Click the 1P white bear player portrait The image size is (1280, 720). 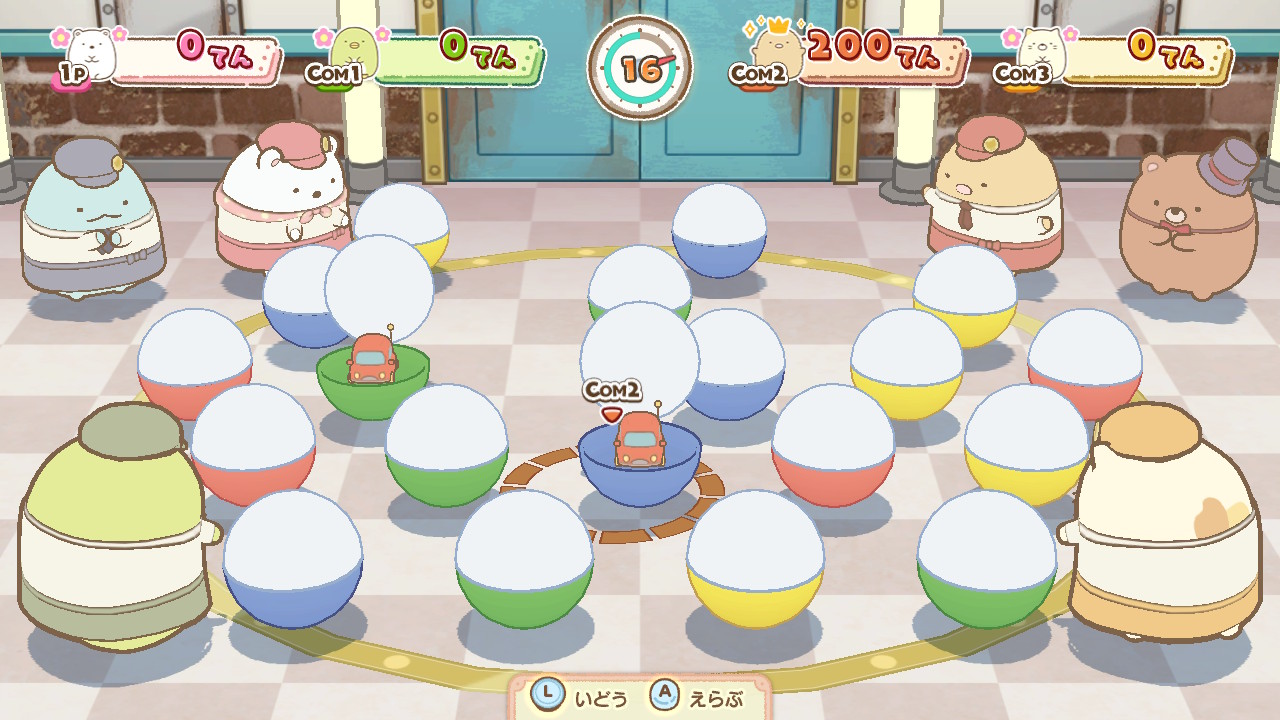point(92,52)
